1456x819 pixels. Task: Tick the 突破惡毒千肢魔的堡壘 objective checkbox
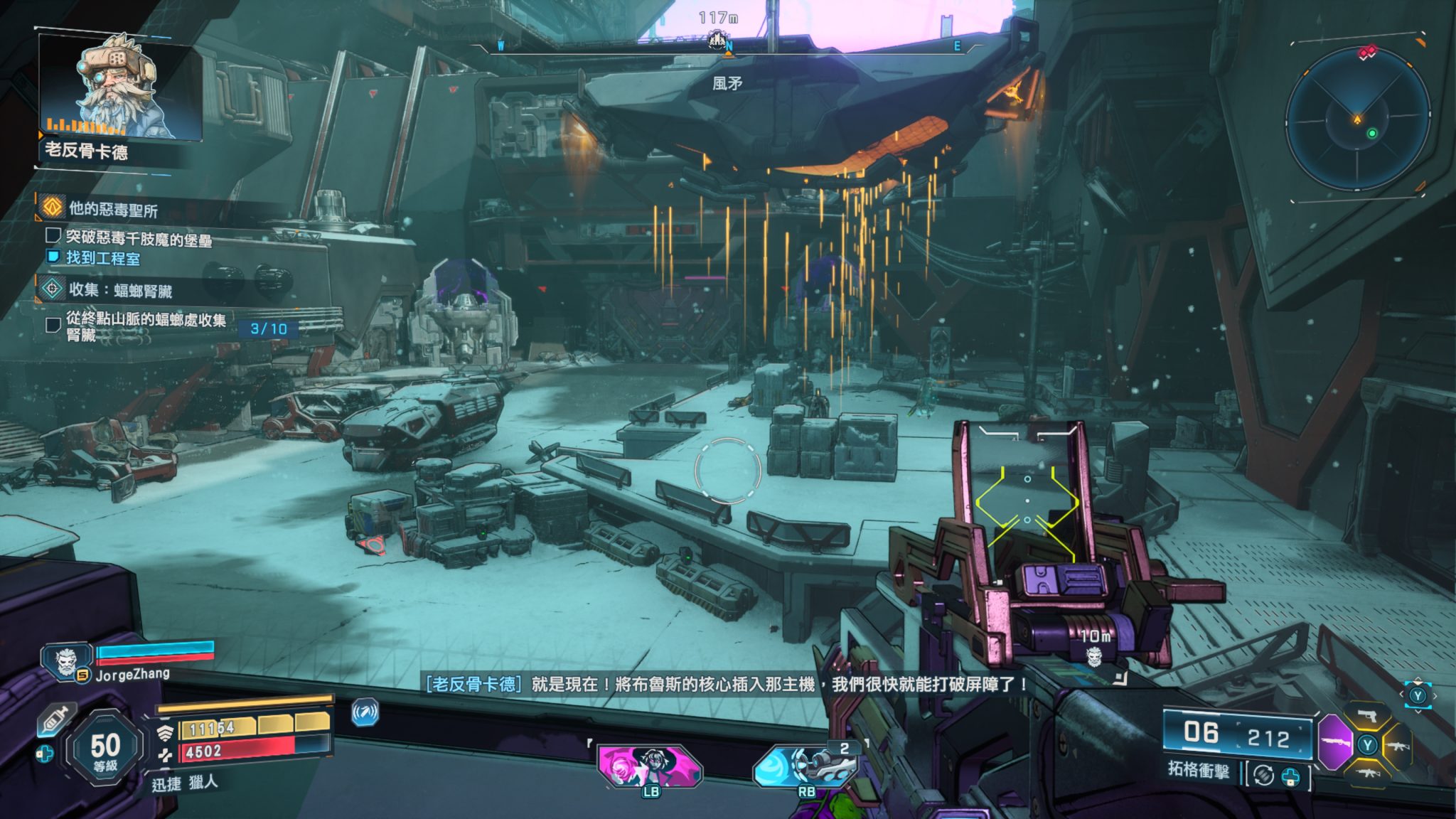[x=53, y=235]
